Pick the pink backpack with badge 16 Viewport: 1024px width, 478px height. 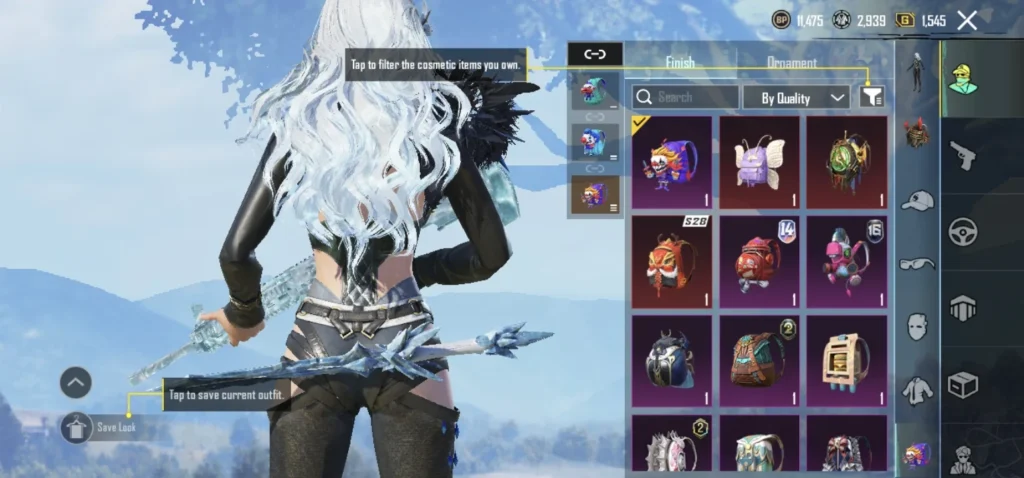(x=847, y=261)
